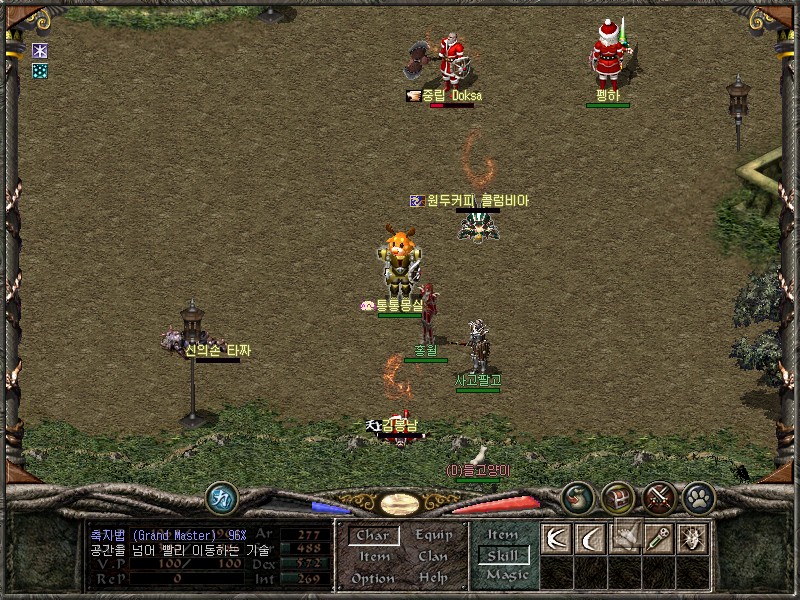Use the green syringe skill slot
This screenshot has width=800, height=600.
tap(657, 538)
